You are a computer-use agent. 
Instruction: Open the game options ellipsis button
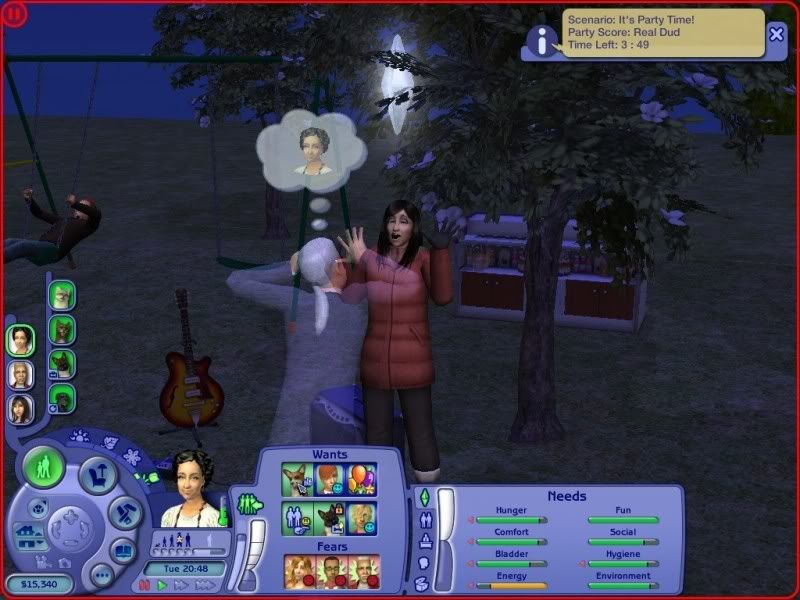pyautogui.click(x=102, y=575)
